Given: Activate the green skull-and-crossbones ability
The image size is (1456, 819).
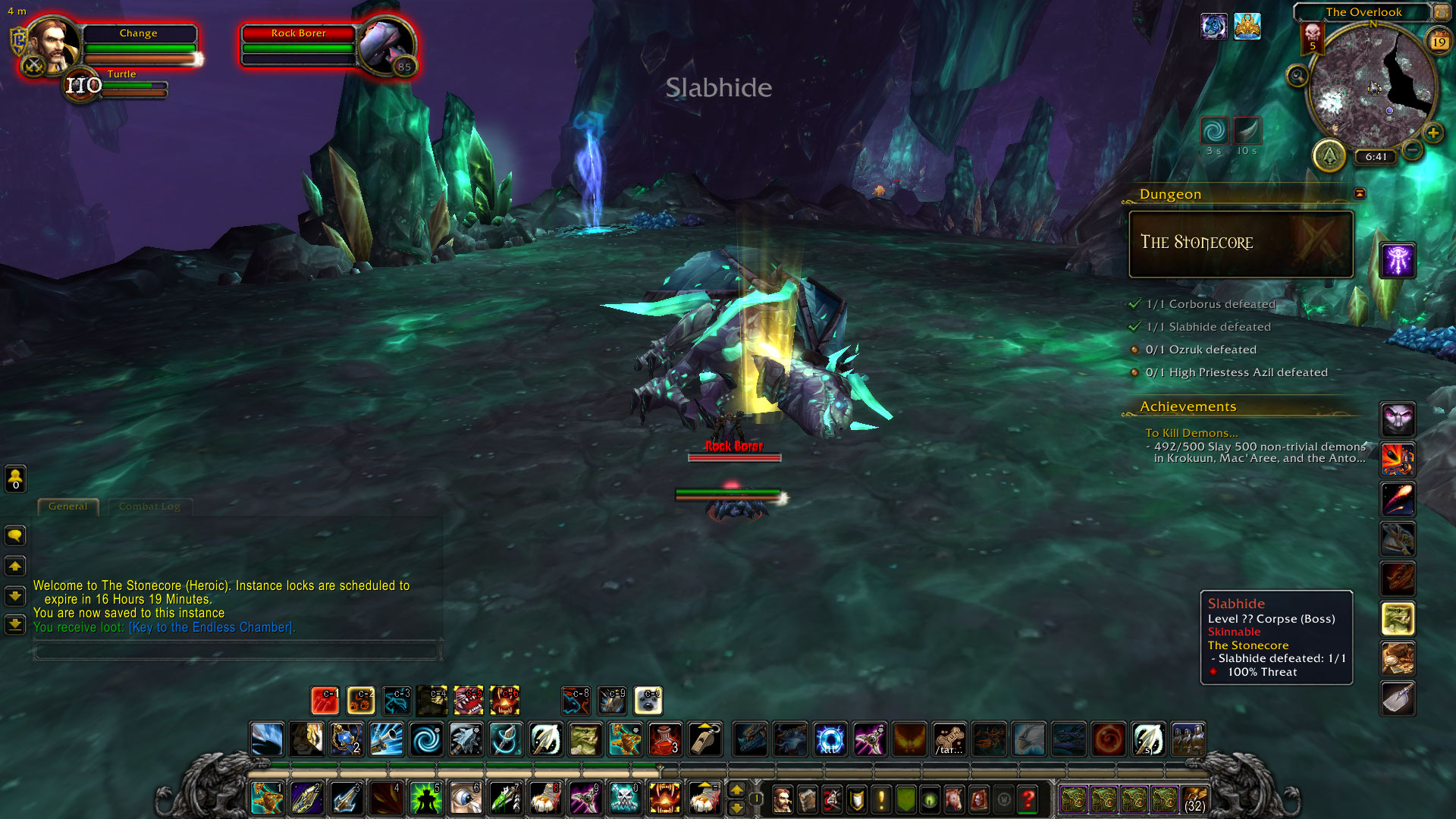Looking at the screenshot, I should pyautogui.click(x=625, y=799).
